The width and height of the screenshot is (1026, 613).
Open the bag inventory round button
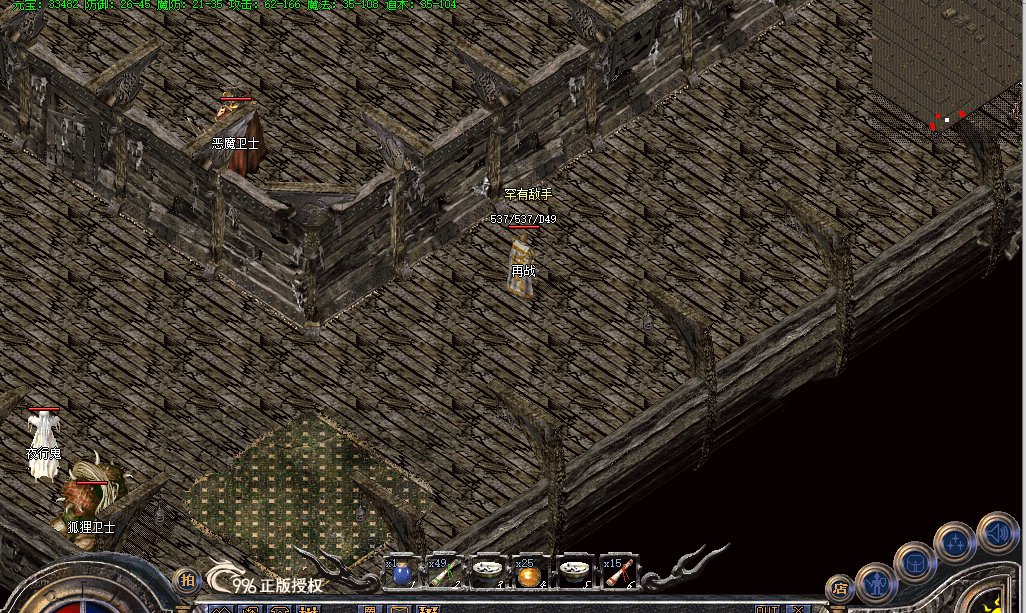coord(916,562)
